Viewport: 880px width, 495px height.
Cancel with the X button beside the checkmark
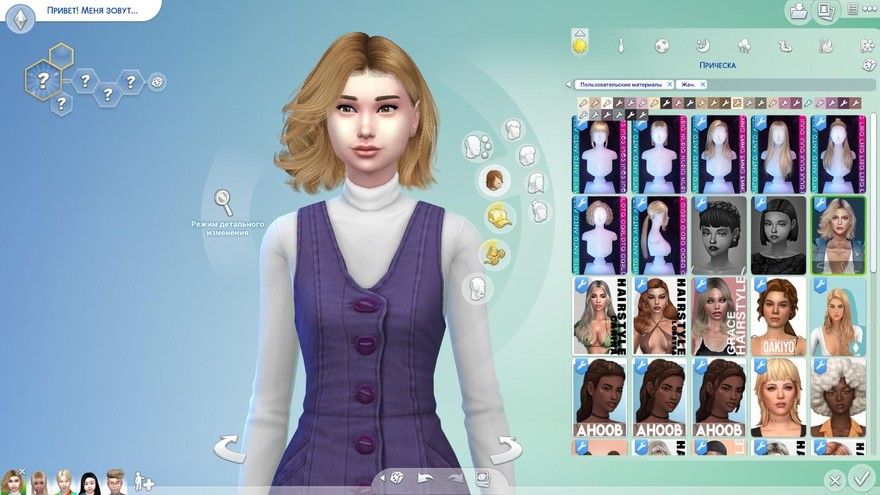[834, 481]
